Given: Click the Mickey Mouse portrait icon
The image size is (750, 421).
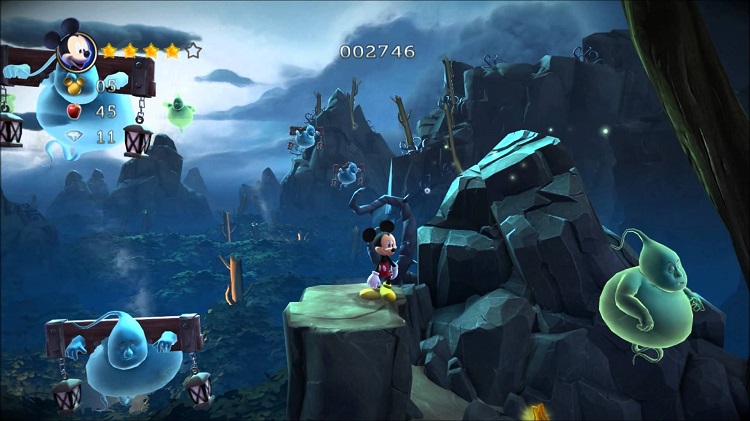Looking at the screenshot, I should coord(76,50).
